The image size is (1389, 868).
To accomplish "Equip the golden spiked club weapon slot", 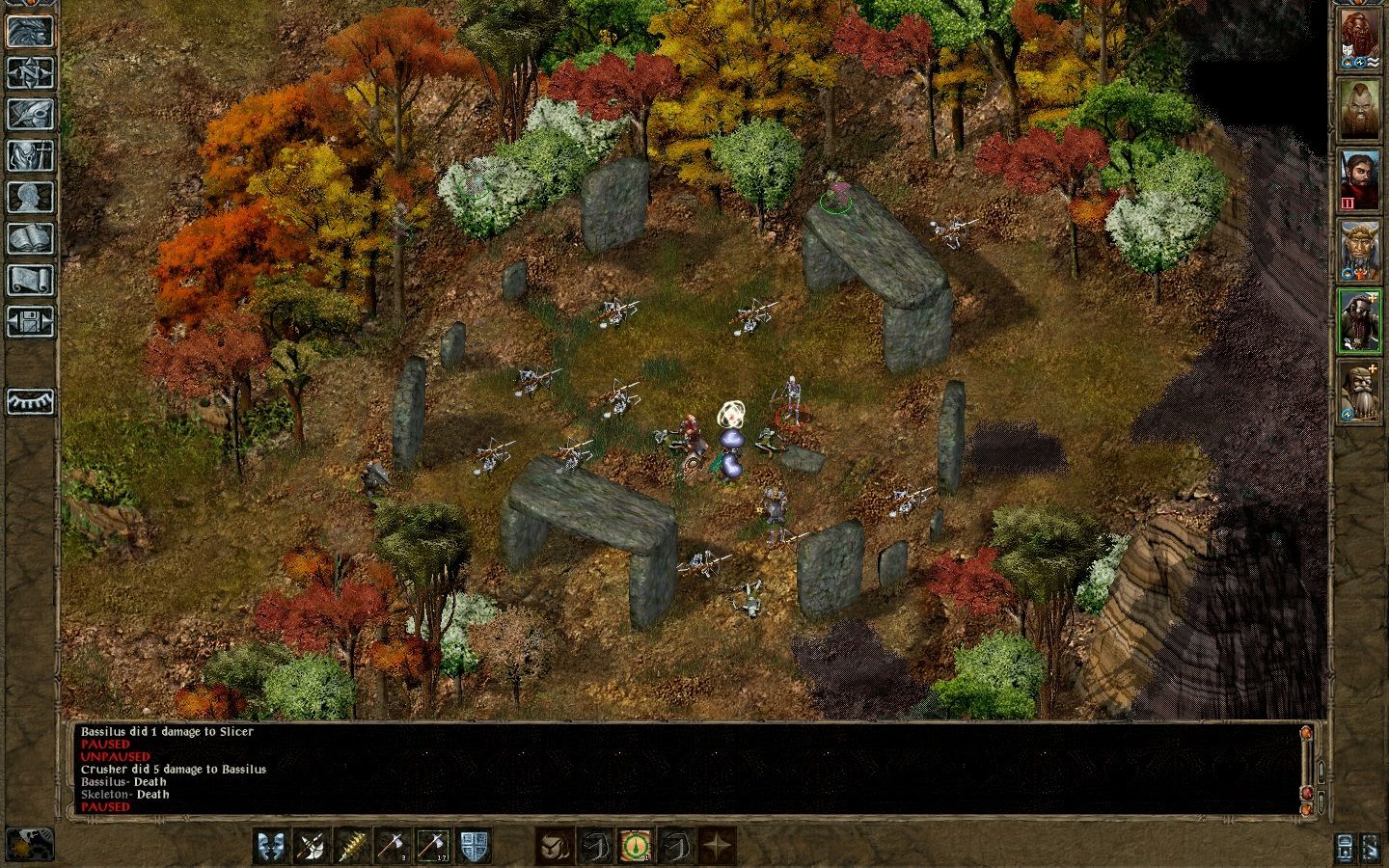I will coord(352,847).
